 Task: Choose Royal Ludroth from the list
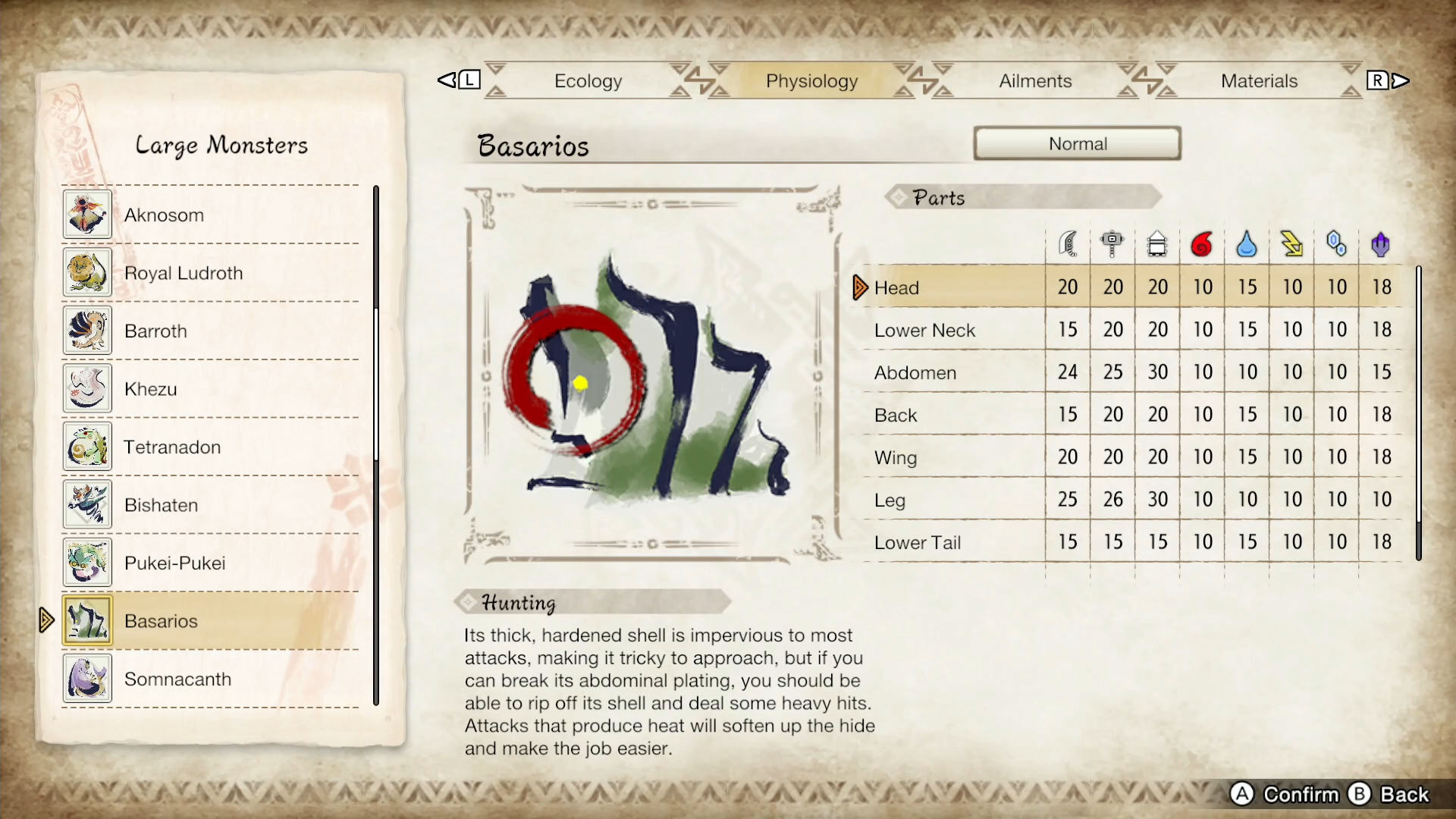coord(184,273)
